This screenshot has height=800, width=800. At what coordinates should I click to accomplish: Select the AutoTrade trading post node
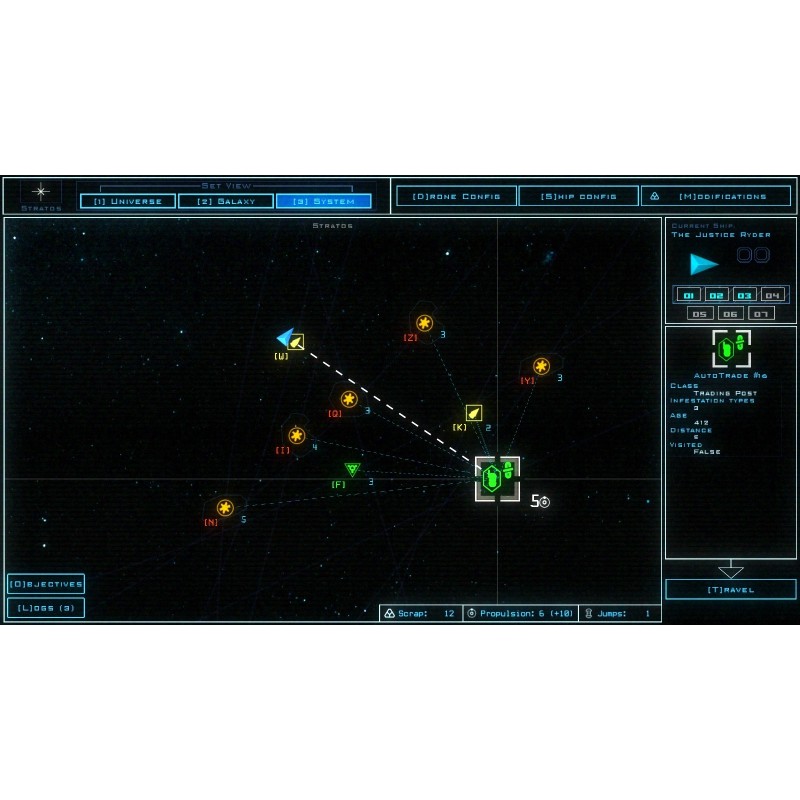(x=497, y=478)
